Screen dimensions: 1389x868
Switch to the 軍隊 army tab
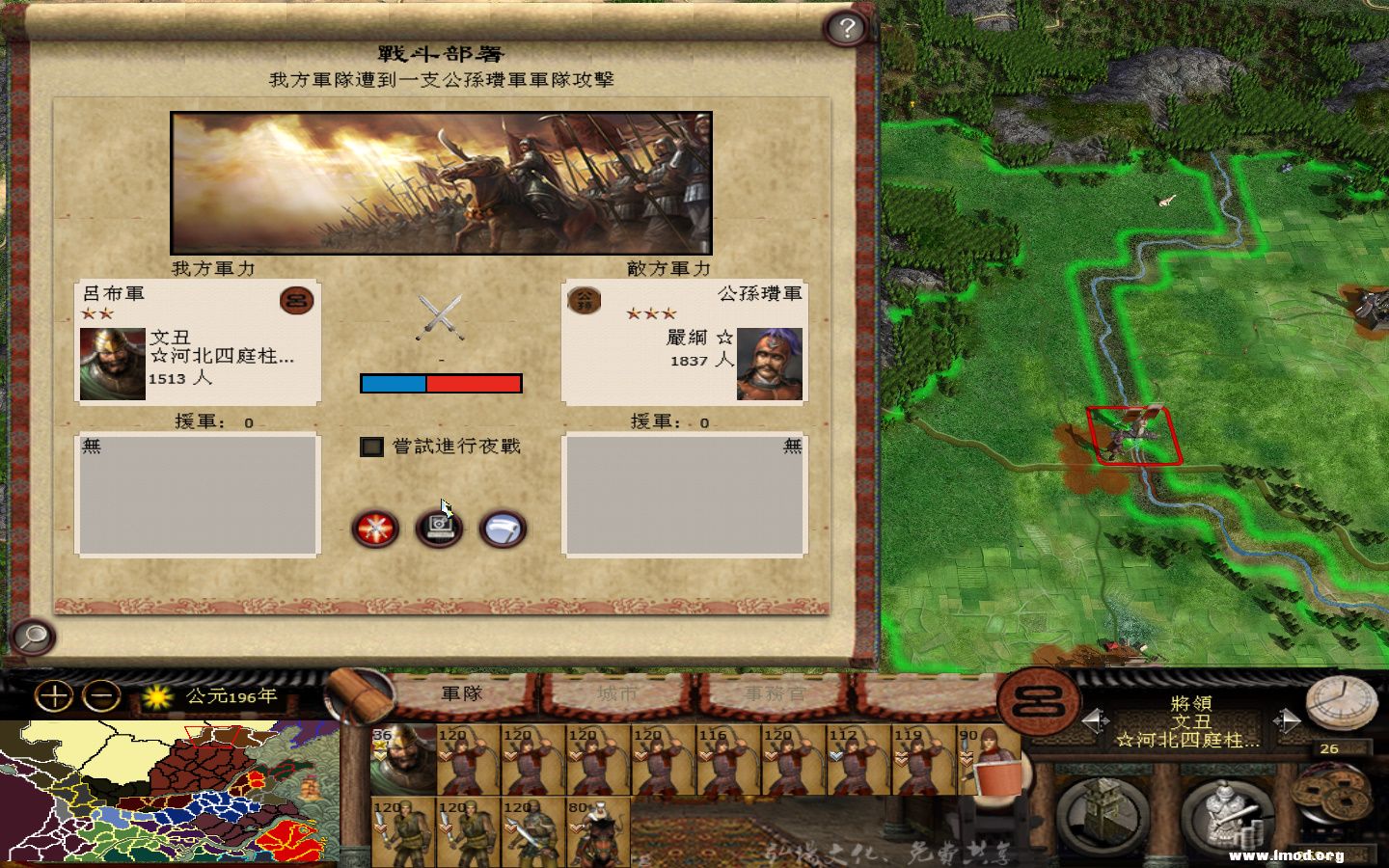[461, 693]
